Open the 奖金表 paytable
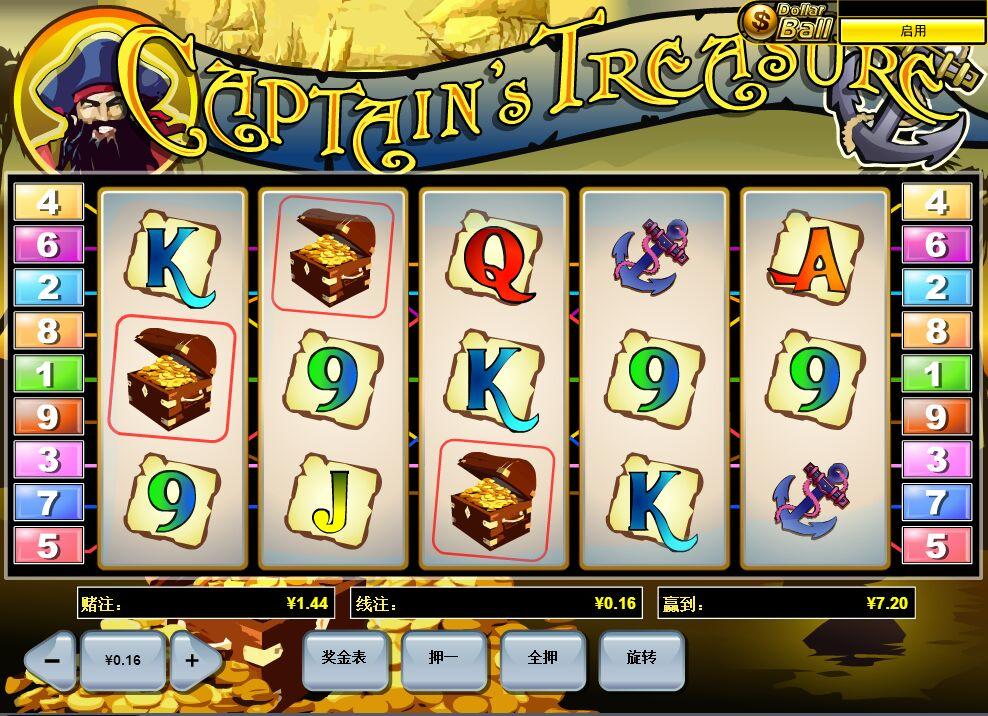 (x=343, y=658)
